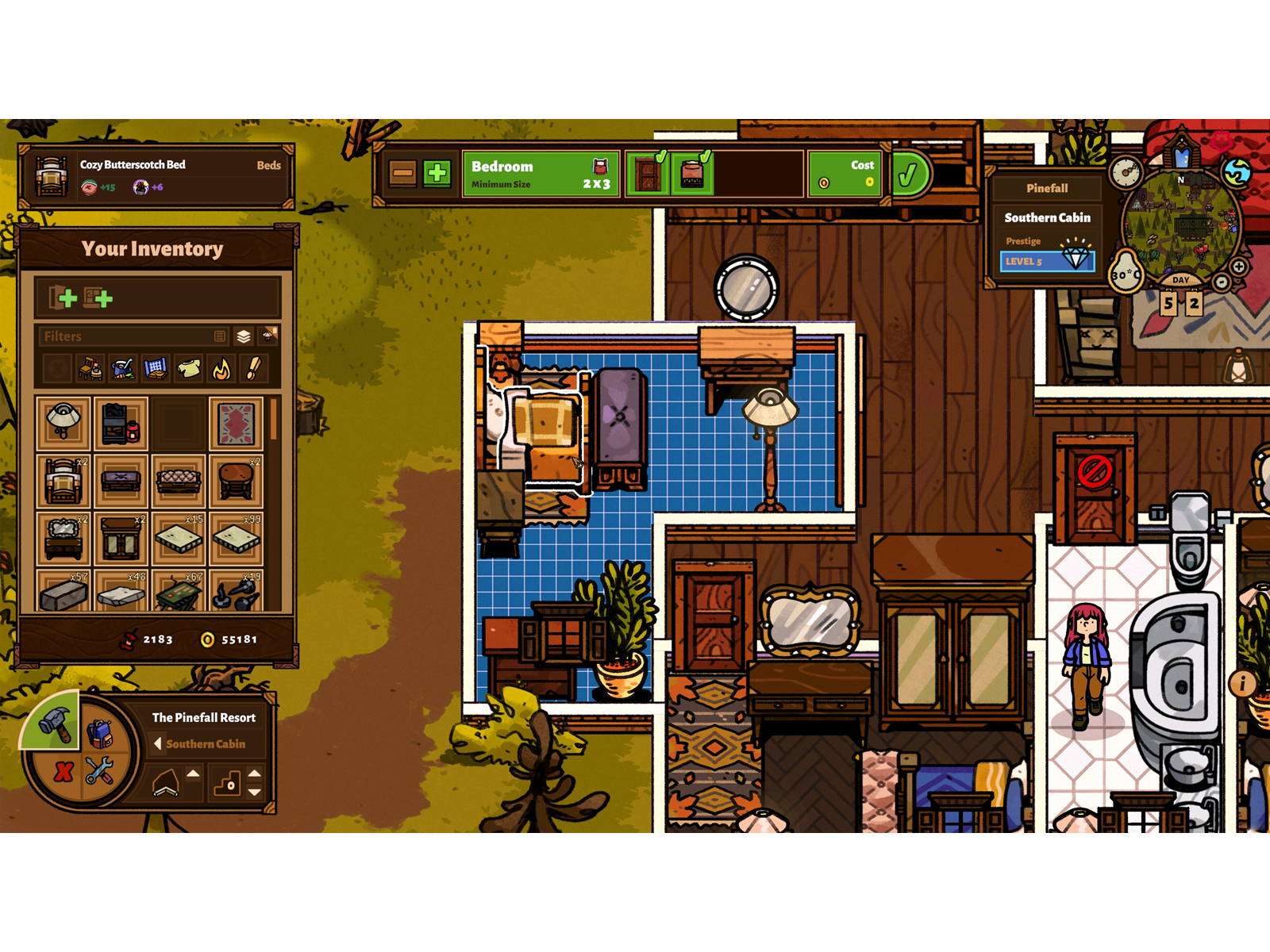Go back with the Southern Cabin arrow
This screenshot has height=952, width=1270.
[159, 744]
